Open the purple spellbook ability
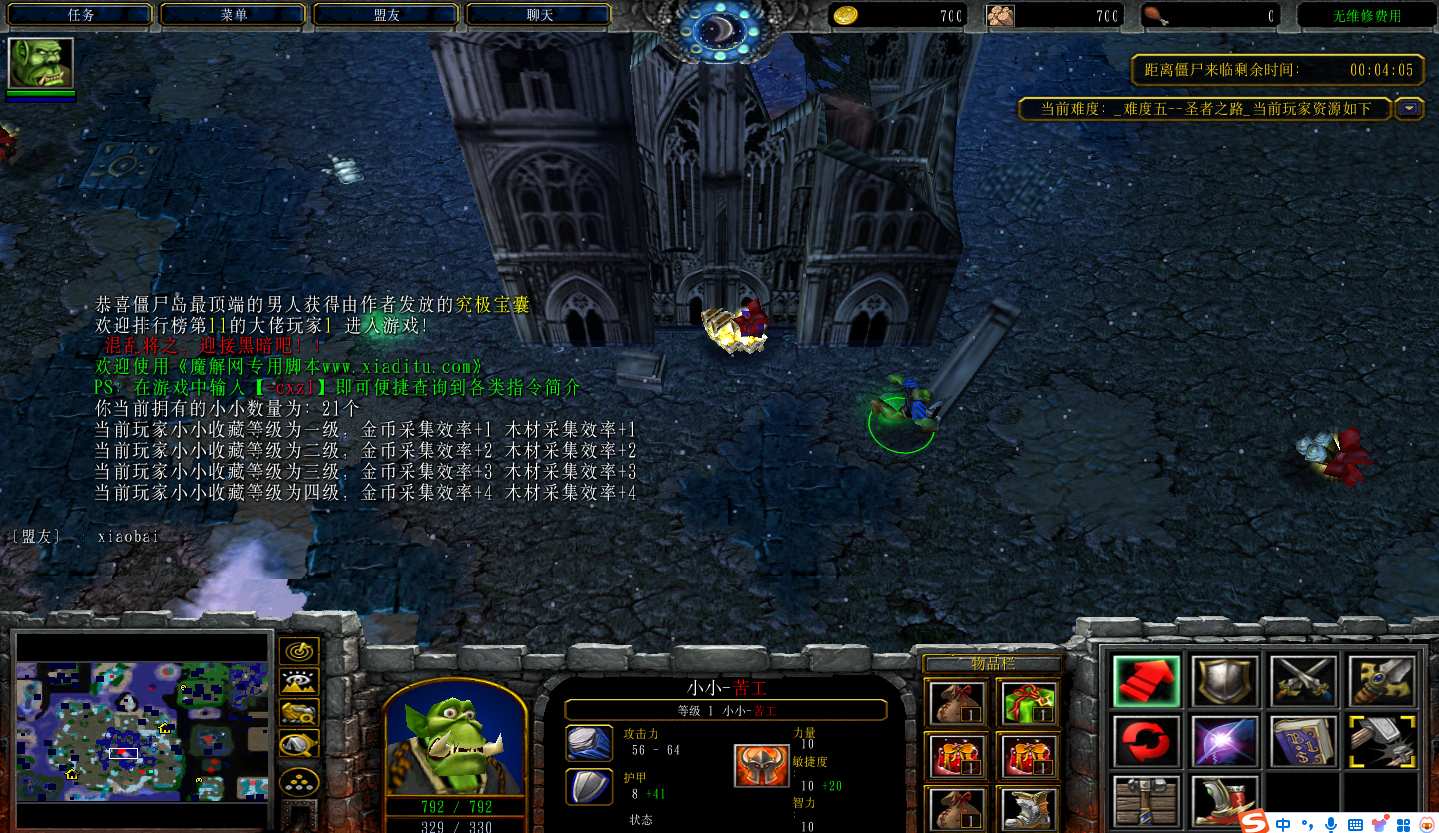1439x833 pixels. 1304,742
